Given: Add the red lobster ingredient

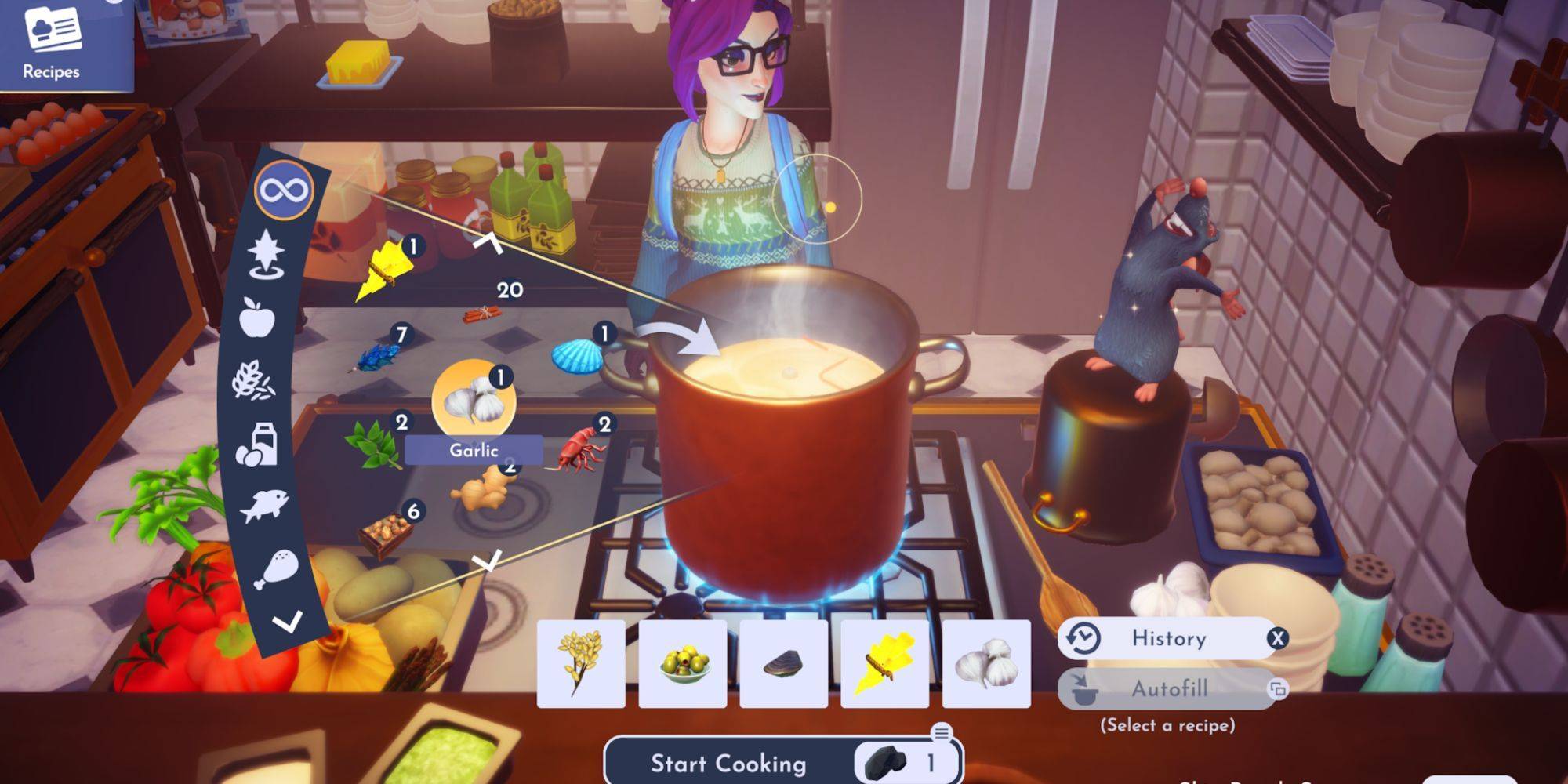Looking at the screenshot, I should [x=581, y=451].
